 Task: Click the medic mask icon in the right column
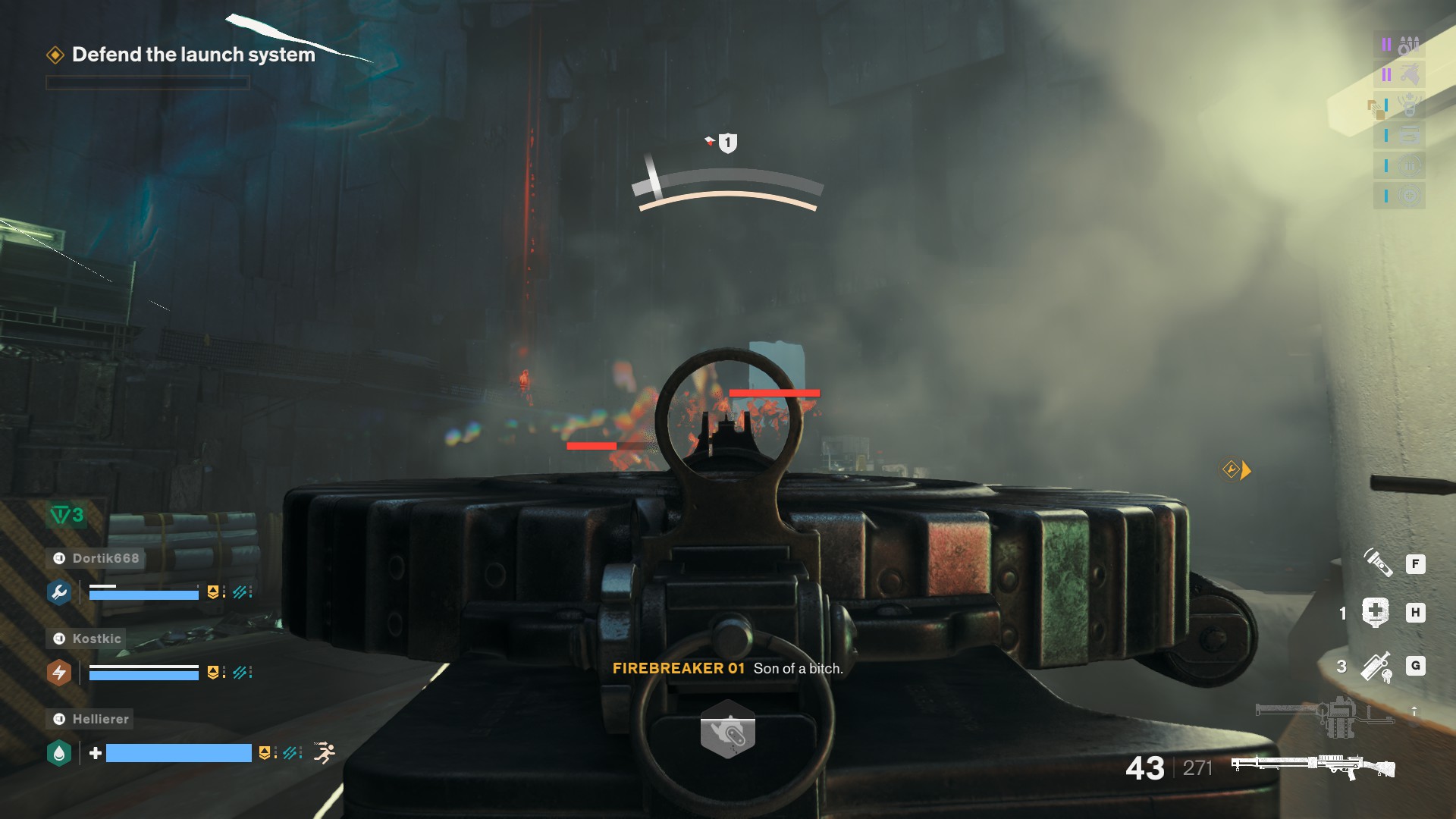pos(1410,105)
